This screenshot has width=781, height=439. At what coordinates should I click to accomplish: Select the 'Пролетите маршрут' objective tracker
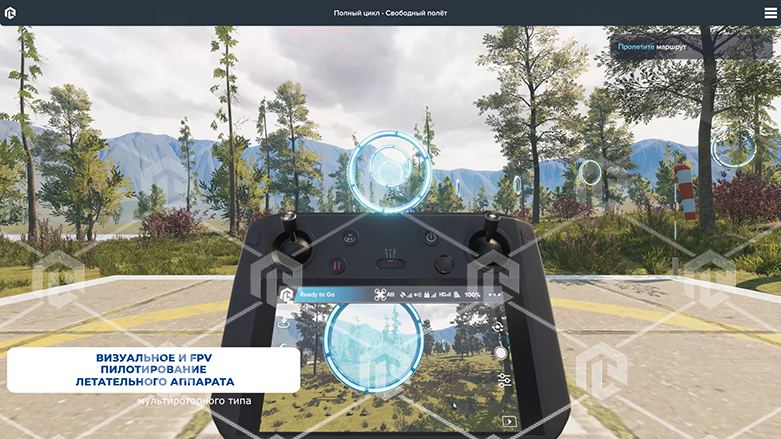coord(650,46)
